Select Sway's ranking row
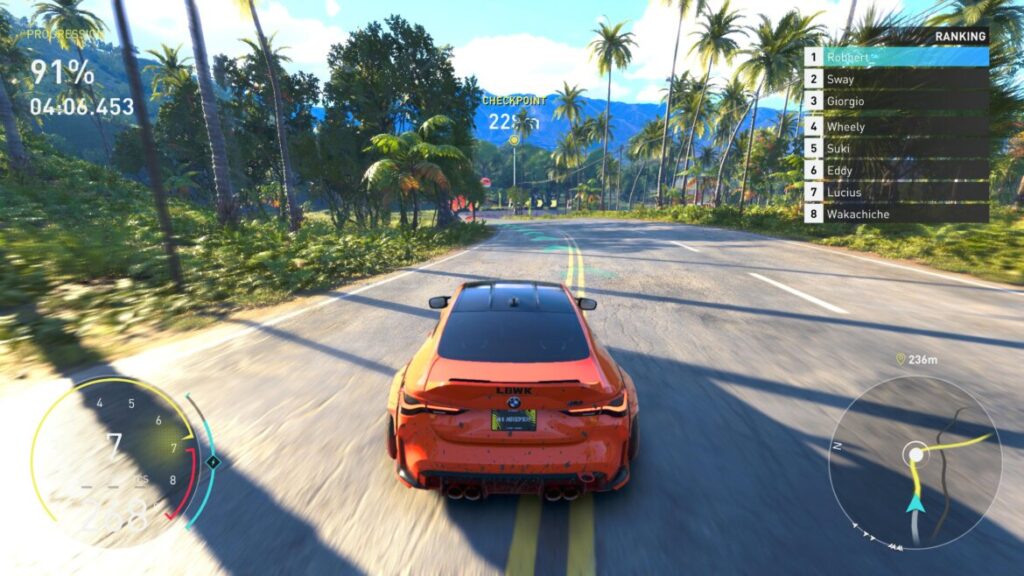 pyautogui.click(x=896, y=80)
